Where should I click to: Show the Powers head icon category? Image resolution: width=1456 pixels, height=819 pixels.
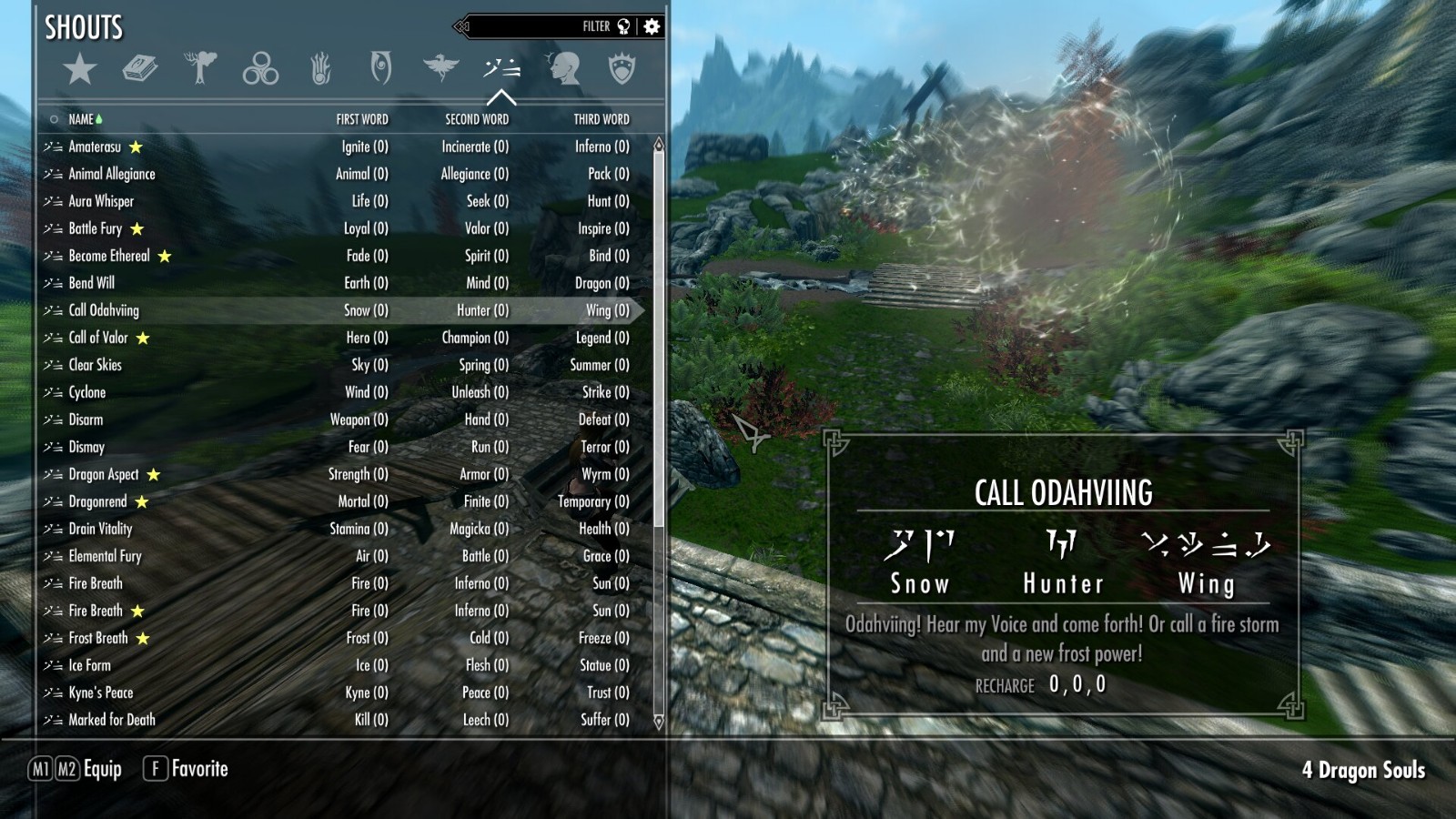pyautogui.click(x=563, y=69)
